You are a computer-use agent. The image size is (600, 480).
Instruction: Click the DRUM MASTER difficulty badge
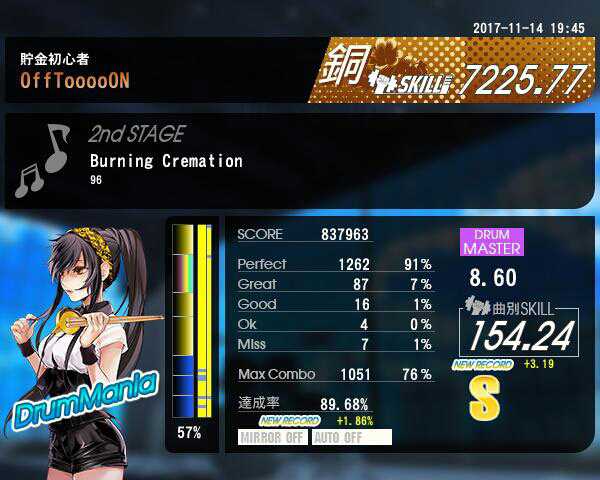tap(491, 241)
